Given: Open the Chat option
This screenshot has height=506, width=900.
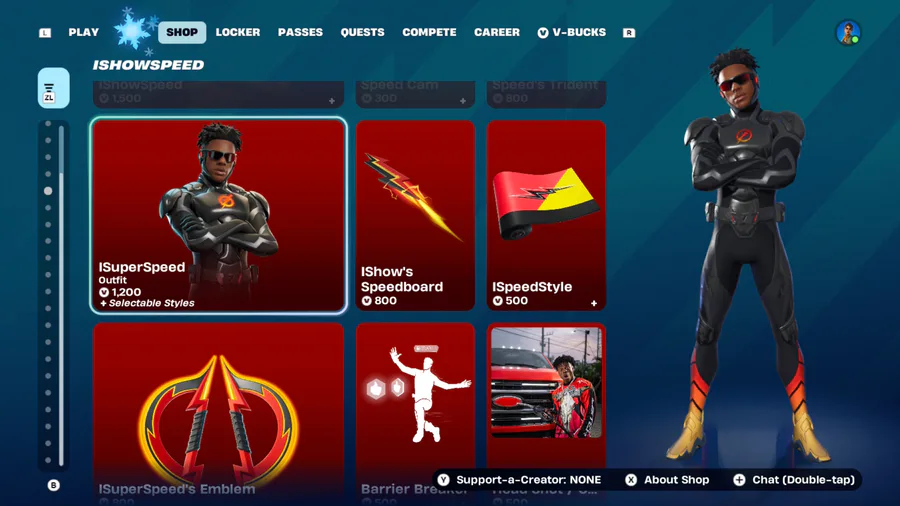Looking at the screenshot, I should (794, 480).
